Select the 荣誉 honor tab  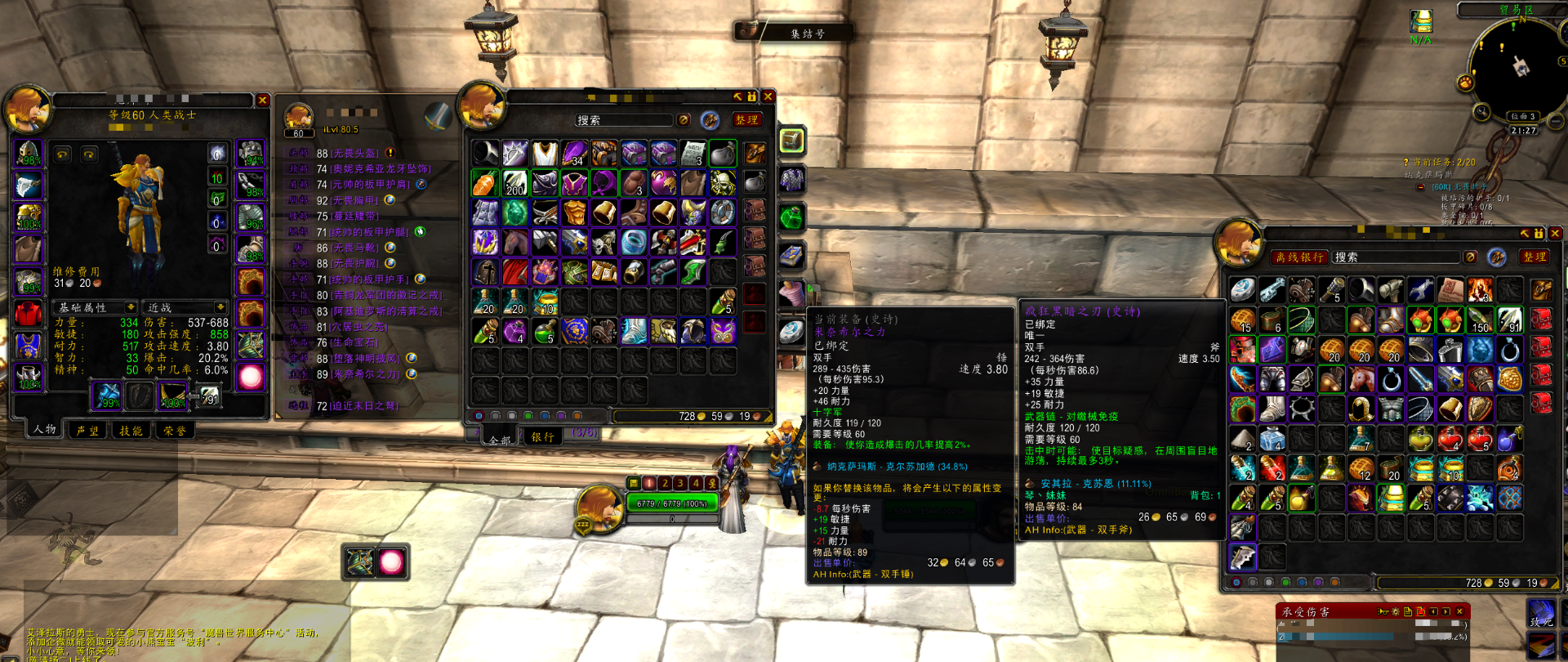[174, 431]
